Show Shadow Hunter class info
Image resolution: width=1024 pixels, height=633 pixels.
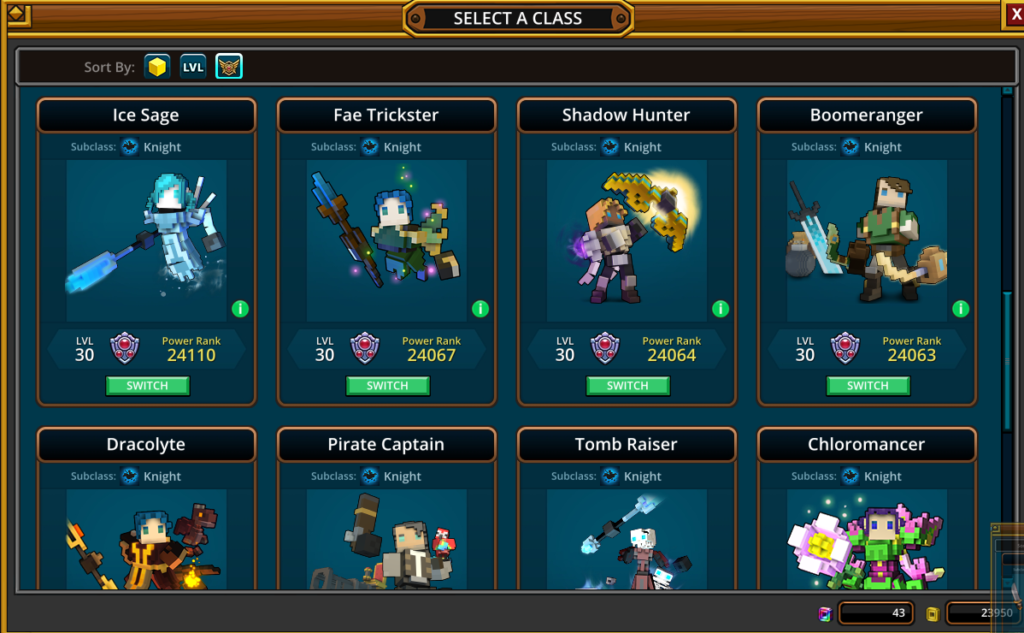(720, 308)
